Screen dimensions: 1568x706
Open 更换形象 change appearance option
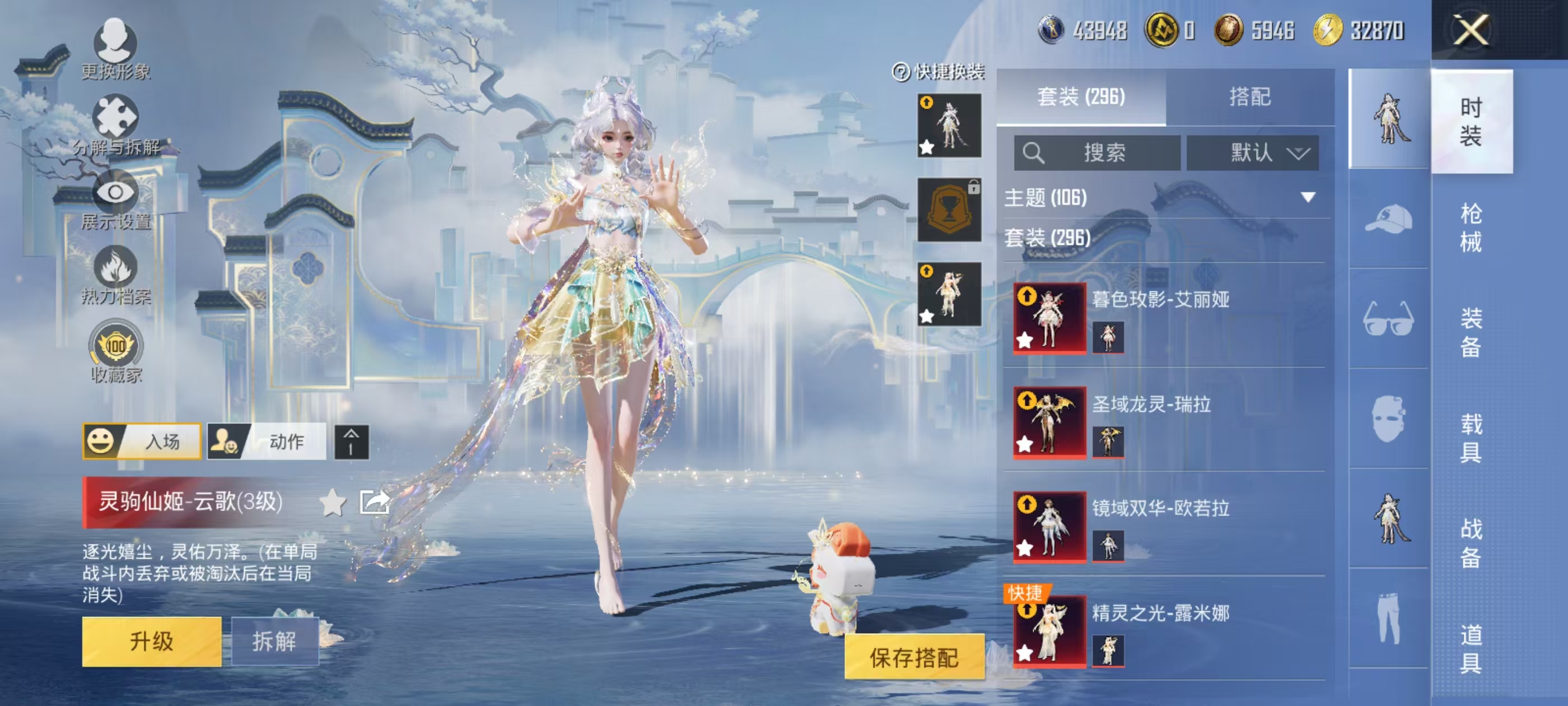115,49
